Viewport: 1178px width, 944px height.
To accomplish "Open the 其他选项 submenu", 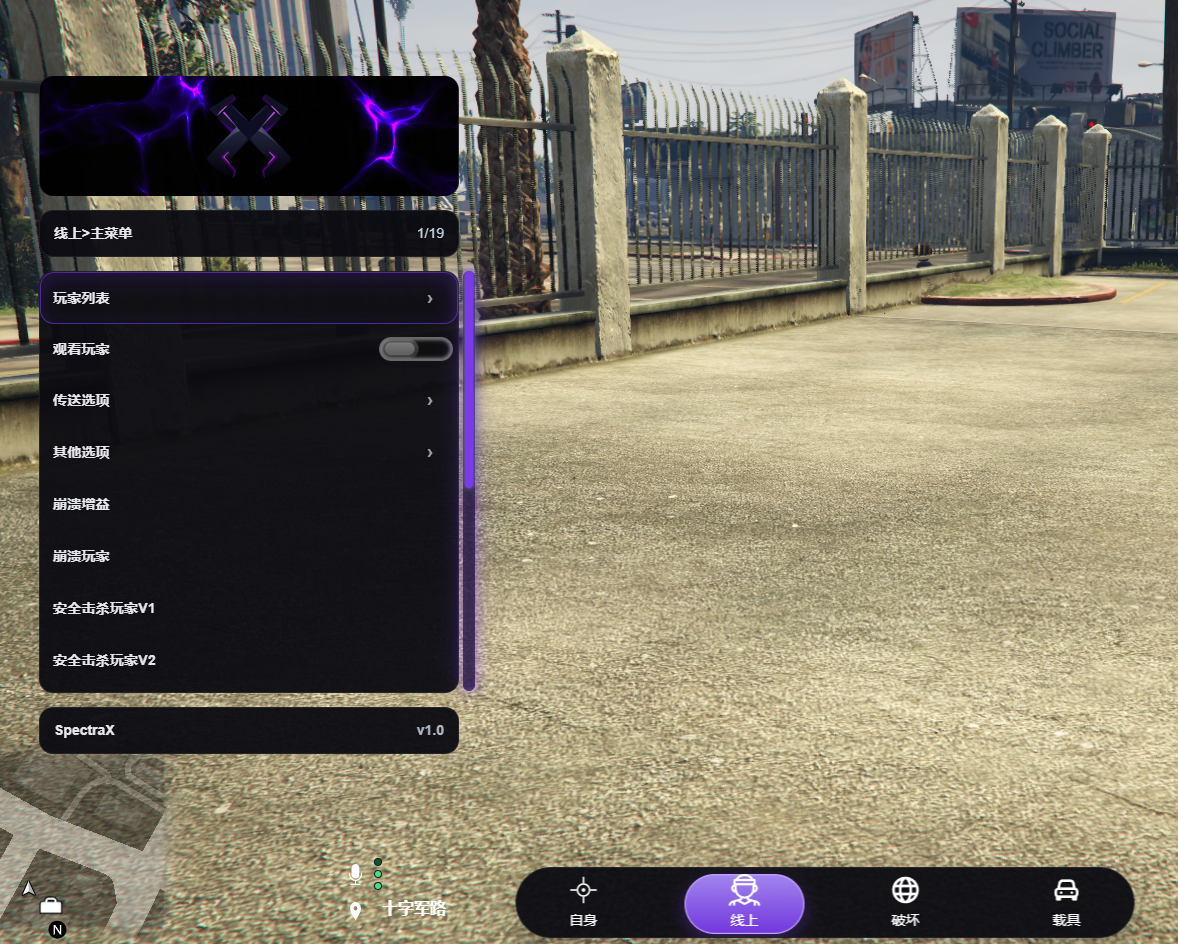I will point(248,452).
